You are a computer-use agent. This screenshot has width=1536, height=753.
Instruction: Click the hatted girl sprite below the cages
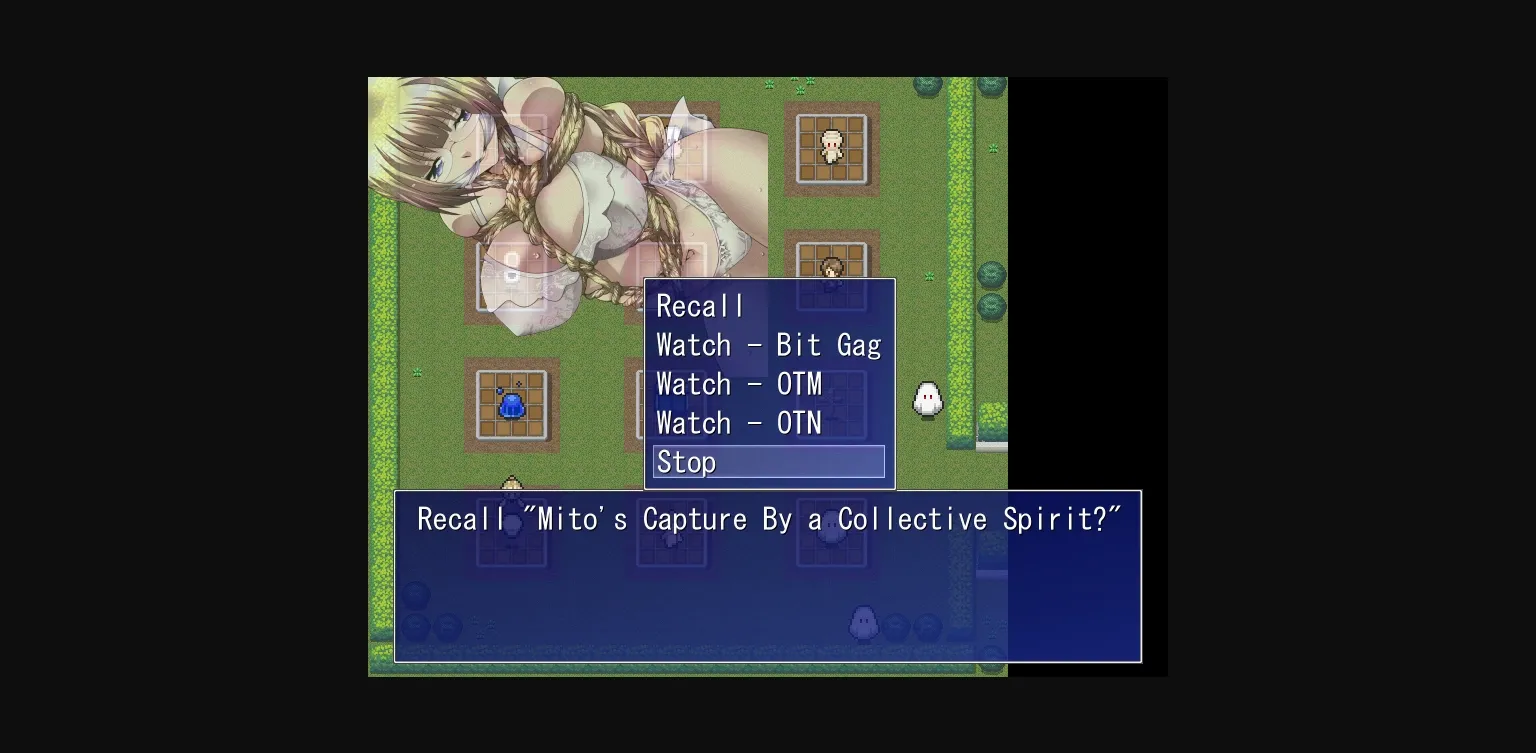[x=513, y=487]
